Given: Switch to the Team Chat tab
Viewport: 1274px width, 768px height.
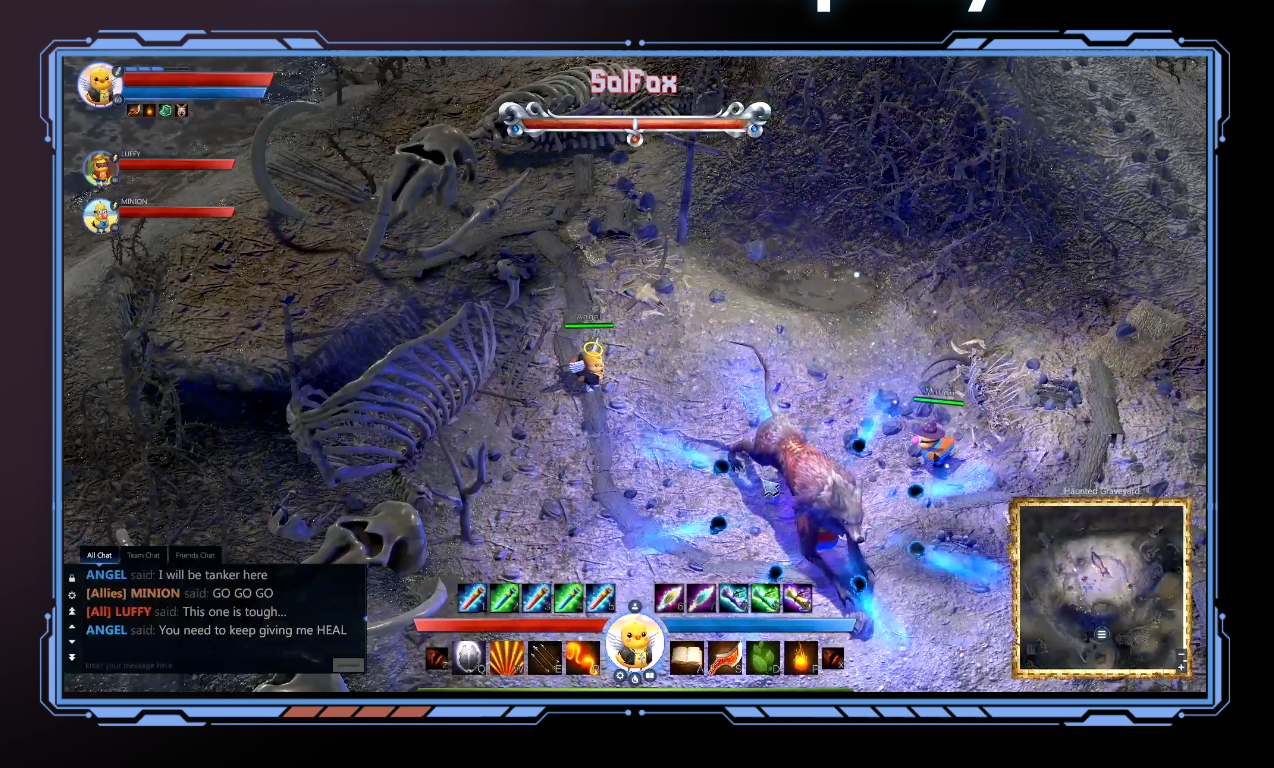Looking at the screenshot, I should (143, 555).
